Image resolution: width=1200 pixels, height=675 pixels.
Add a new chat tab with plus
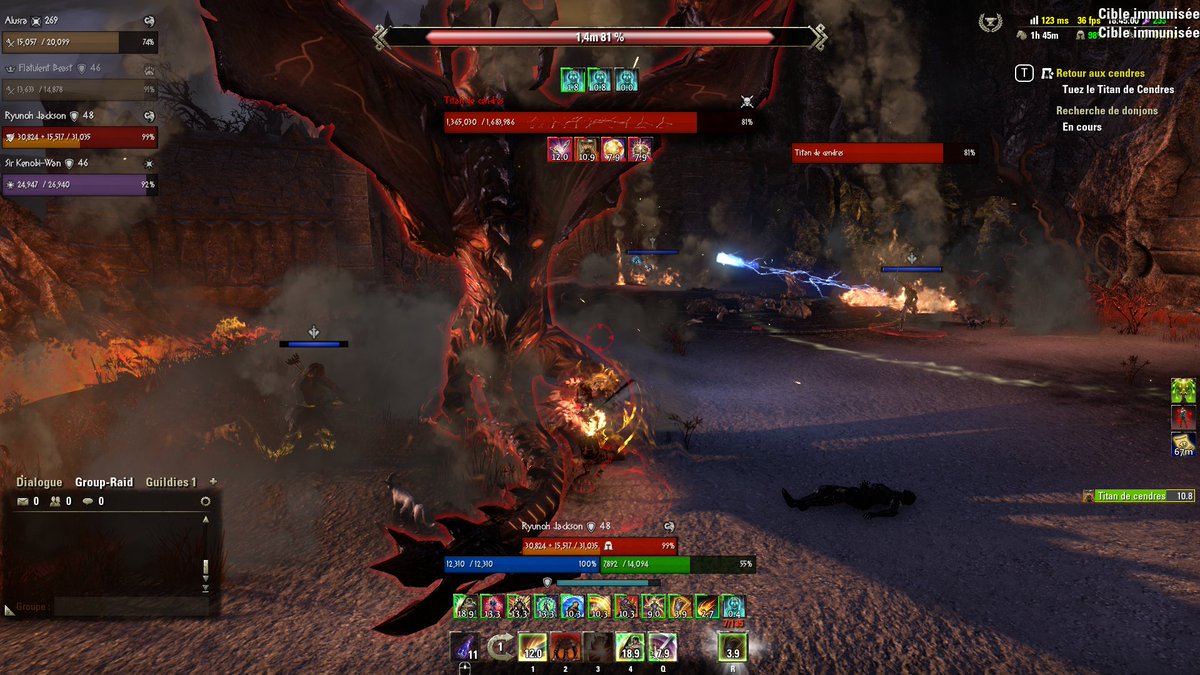point(213,481)
